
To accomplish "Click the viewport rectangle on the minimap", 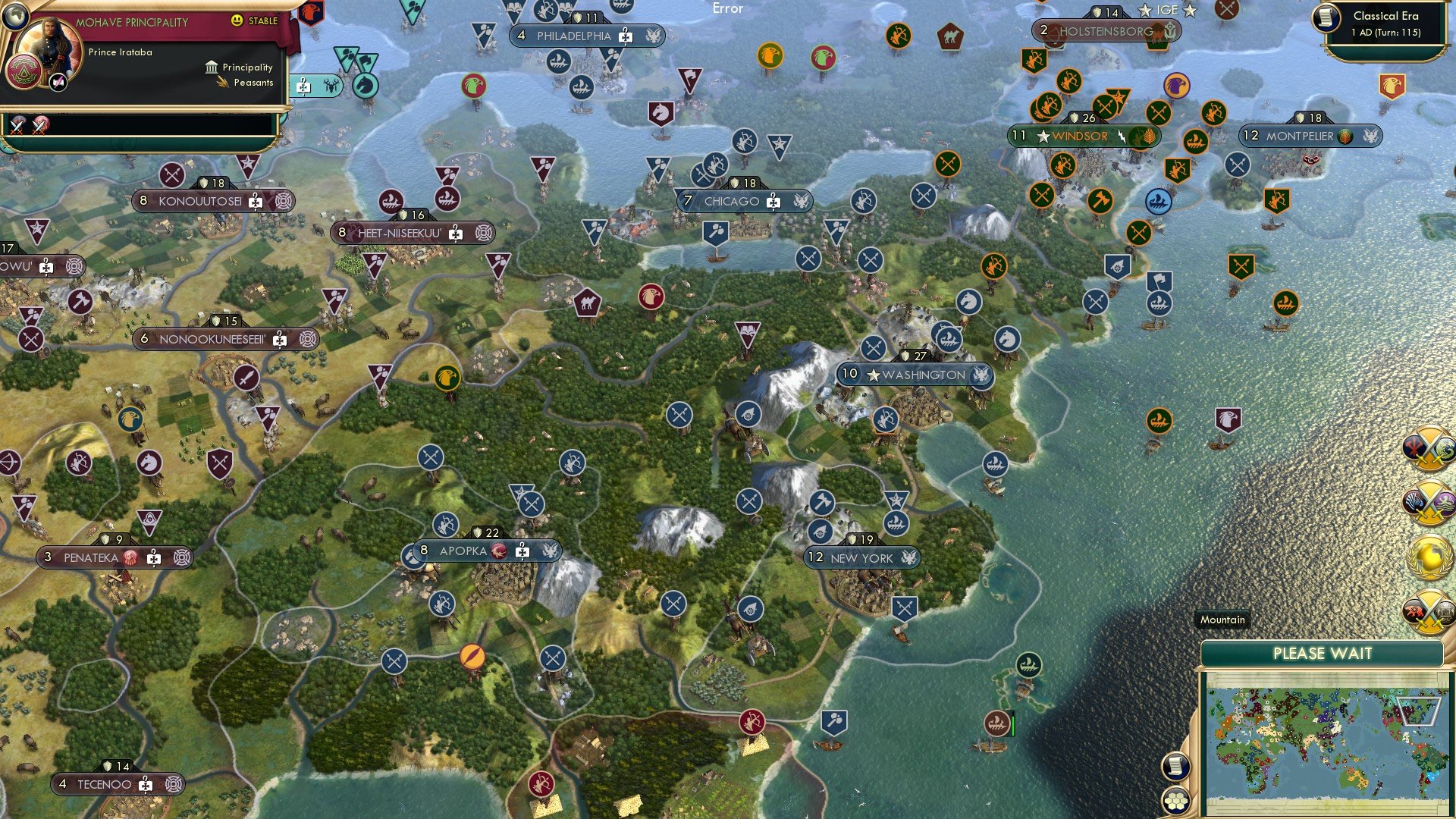I will 1419,711.
